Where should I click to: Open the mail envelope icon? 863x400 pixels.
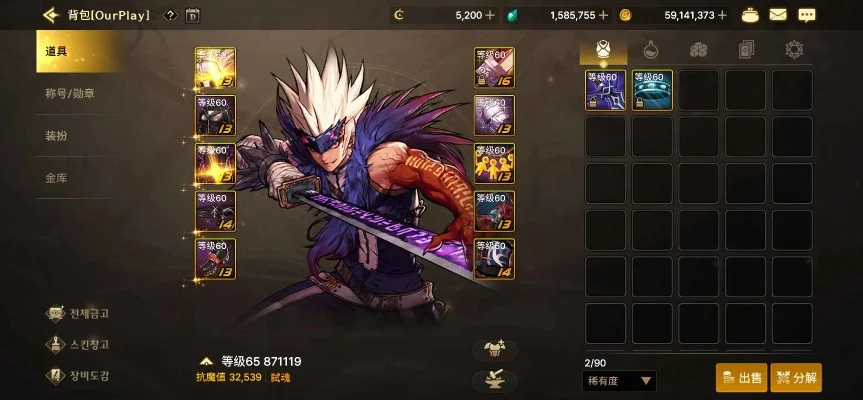(x=778, y=15)
